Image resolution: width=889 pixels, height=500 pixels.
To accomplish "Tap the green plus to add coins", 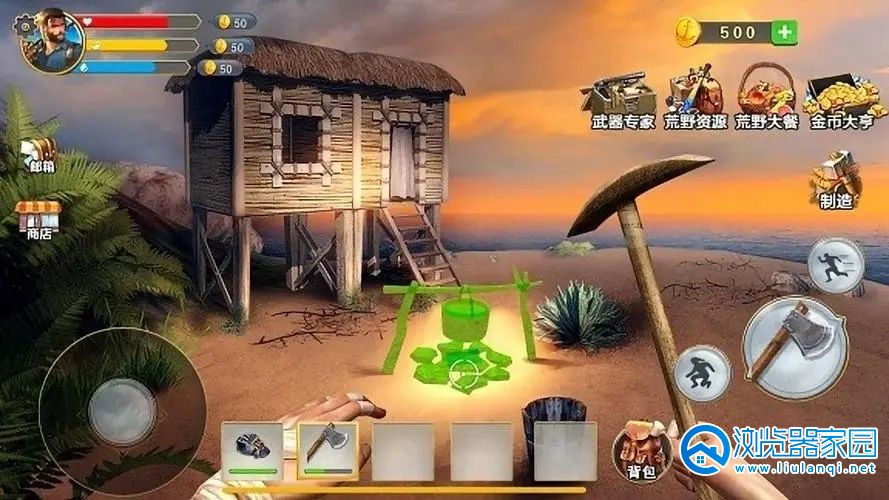I will pos(785,32).
